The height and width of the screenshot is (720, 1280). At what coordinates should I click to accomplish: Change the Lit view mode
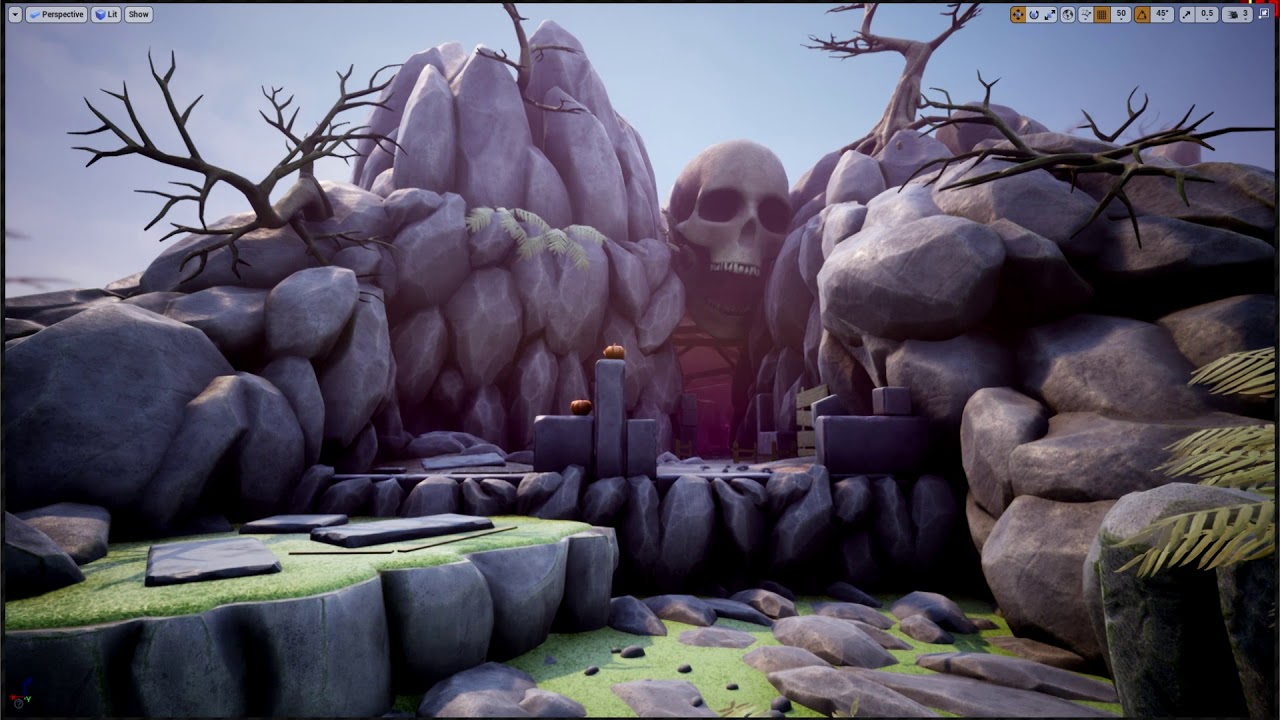(106, 15)
